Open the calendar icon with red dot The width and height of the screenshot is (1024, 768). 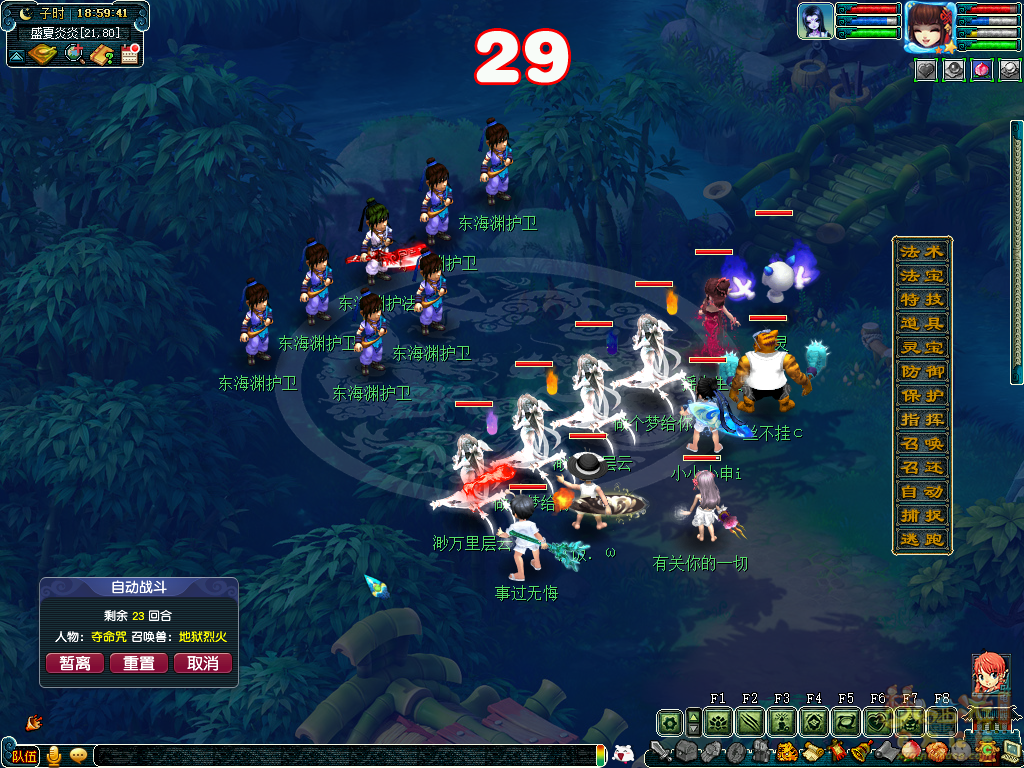[x=129, y=54]
